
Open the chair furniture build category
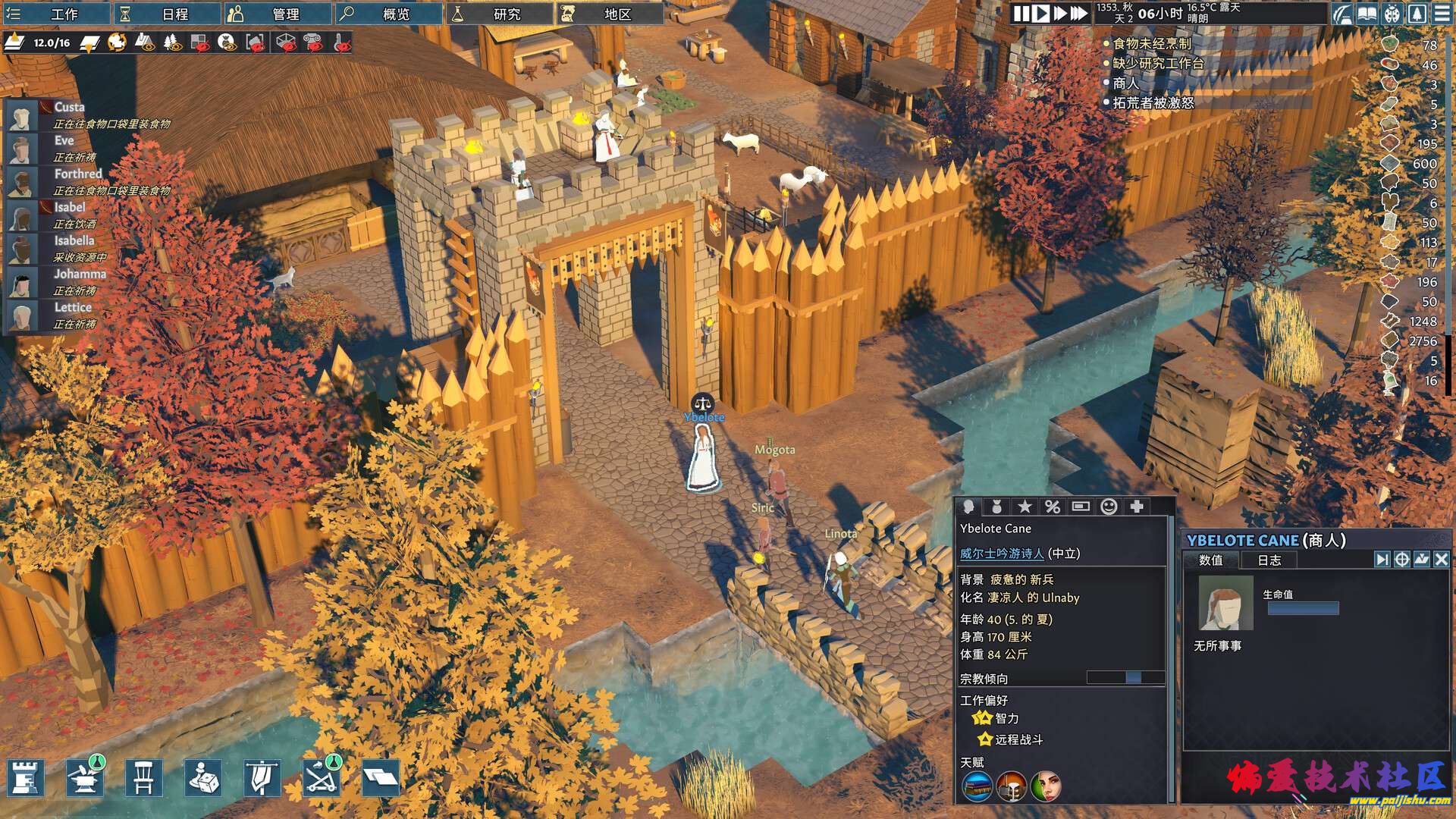click(x=144, y=778)
